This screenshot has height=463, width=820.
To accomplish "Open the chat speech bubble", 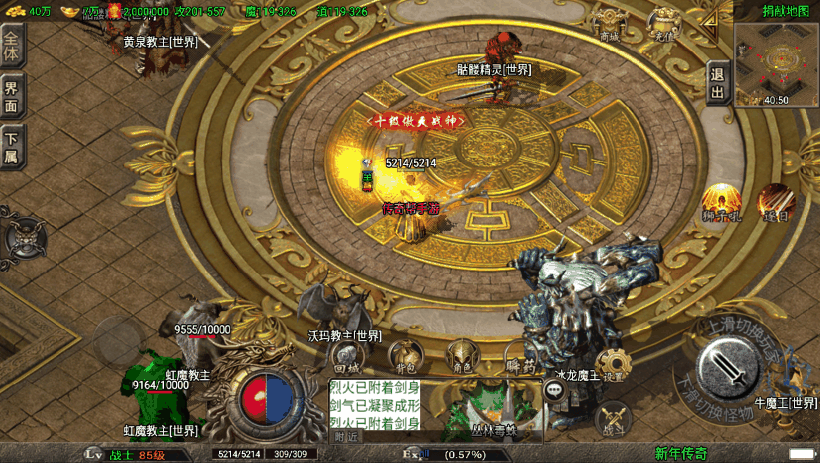I will pyautogui.click(x=553, y=392).
